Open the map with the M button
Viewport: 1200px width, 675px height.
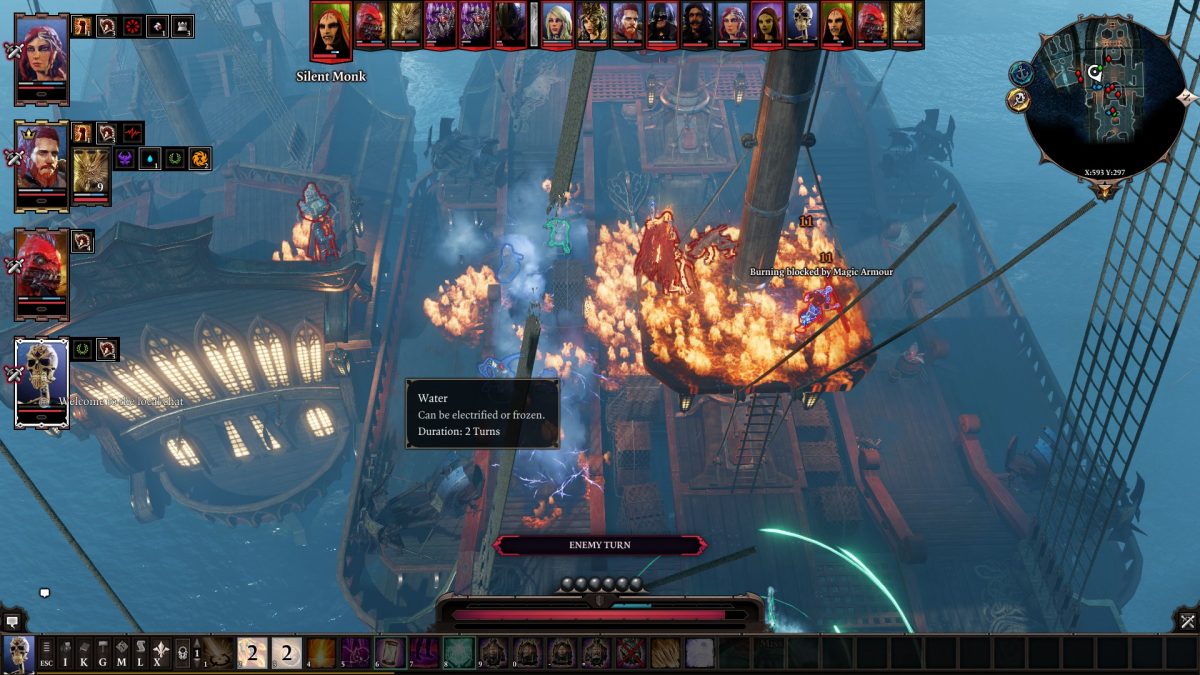pos(122,653)
